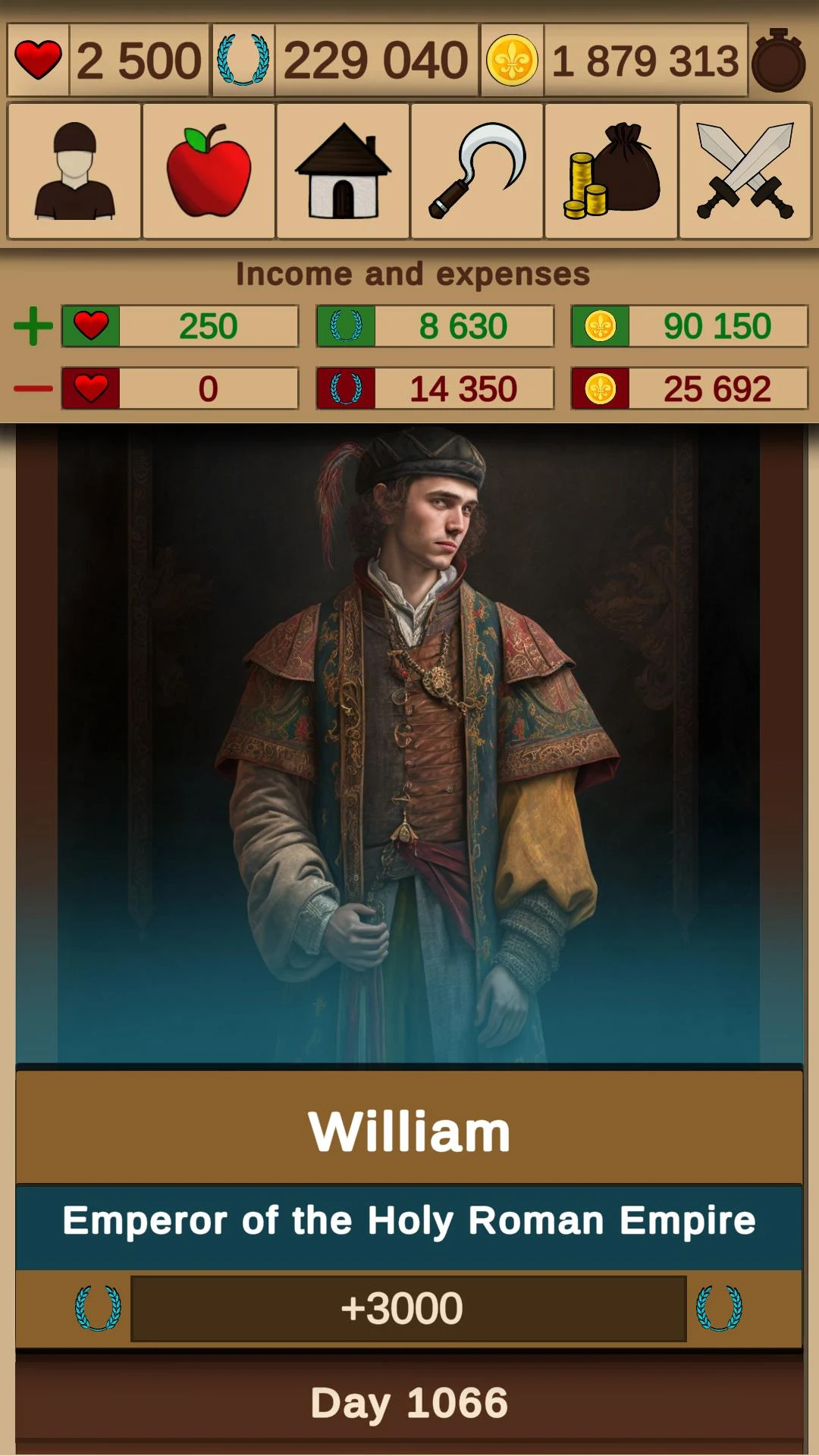This screenshot has width=819, height=1456.
Task: Choose the crossed swords war tab
Action: (745, 171)
